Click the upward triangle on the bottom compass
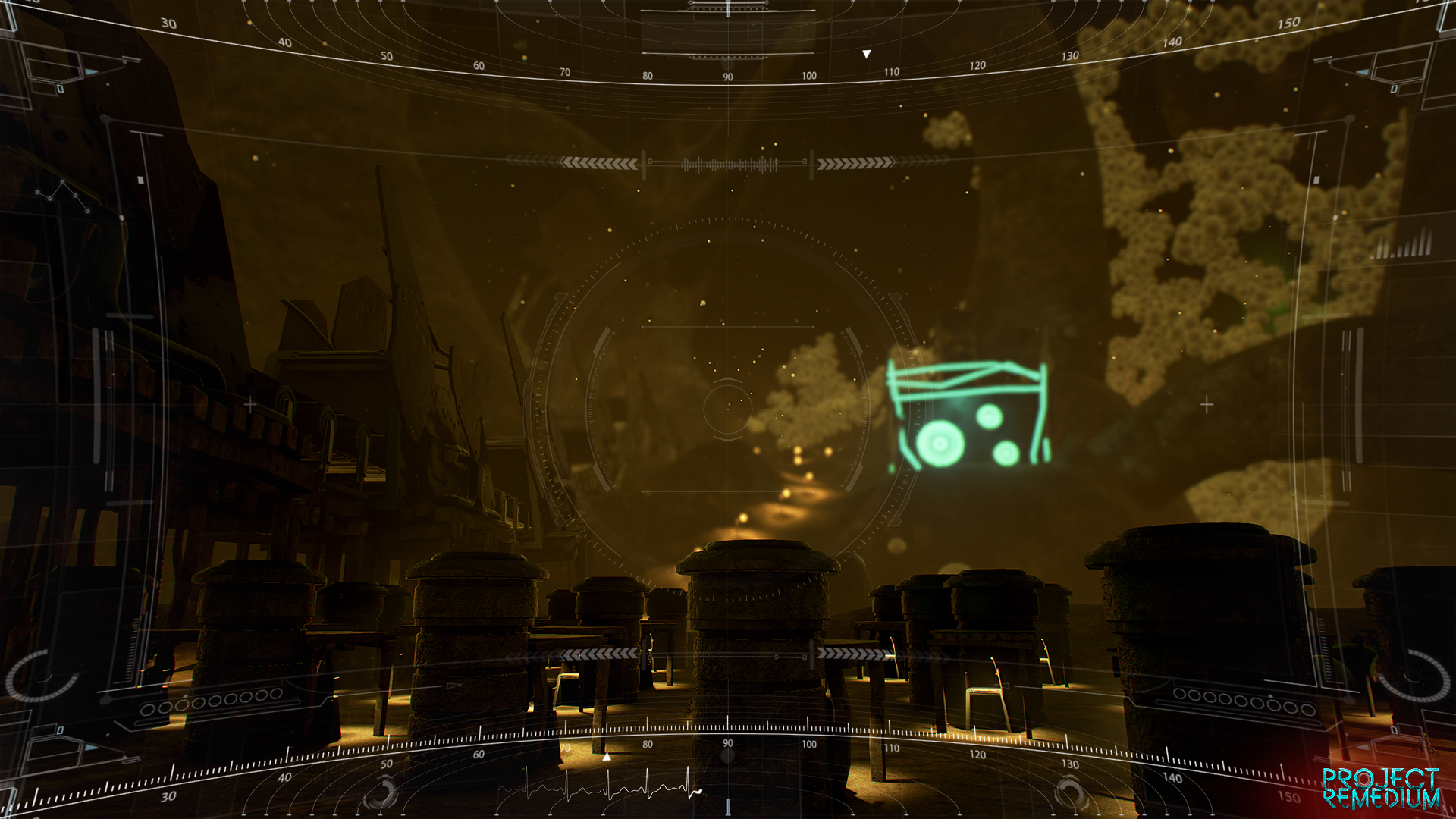Image resolution: width=1456 pixels, height=819 pixels. point(605,756)
